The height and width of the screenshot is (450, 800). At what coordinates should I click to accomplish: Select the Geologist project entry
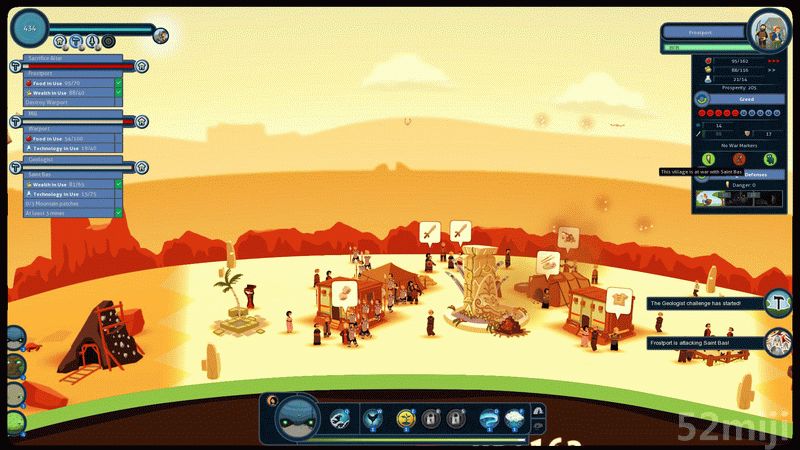[x=72, y=160]
